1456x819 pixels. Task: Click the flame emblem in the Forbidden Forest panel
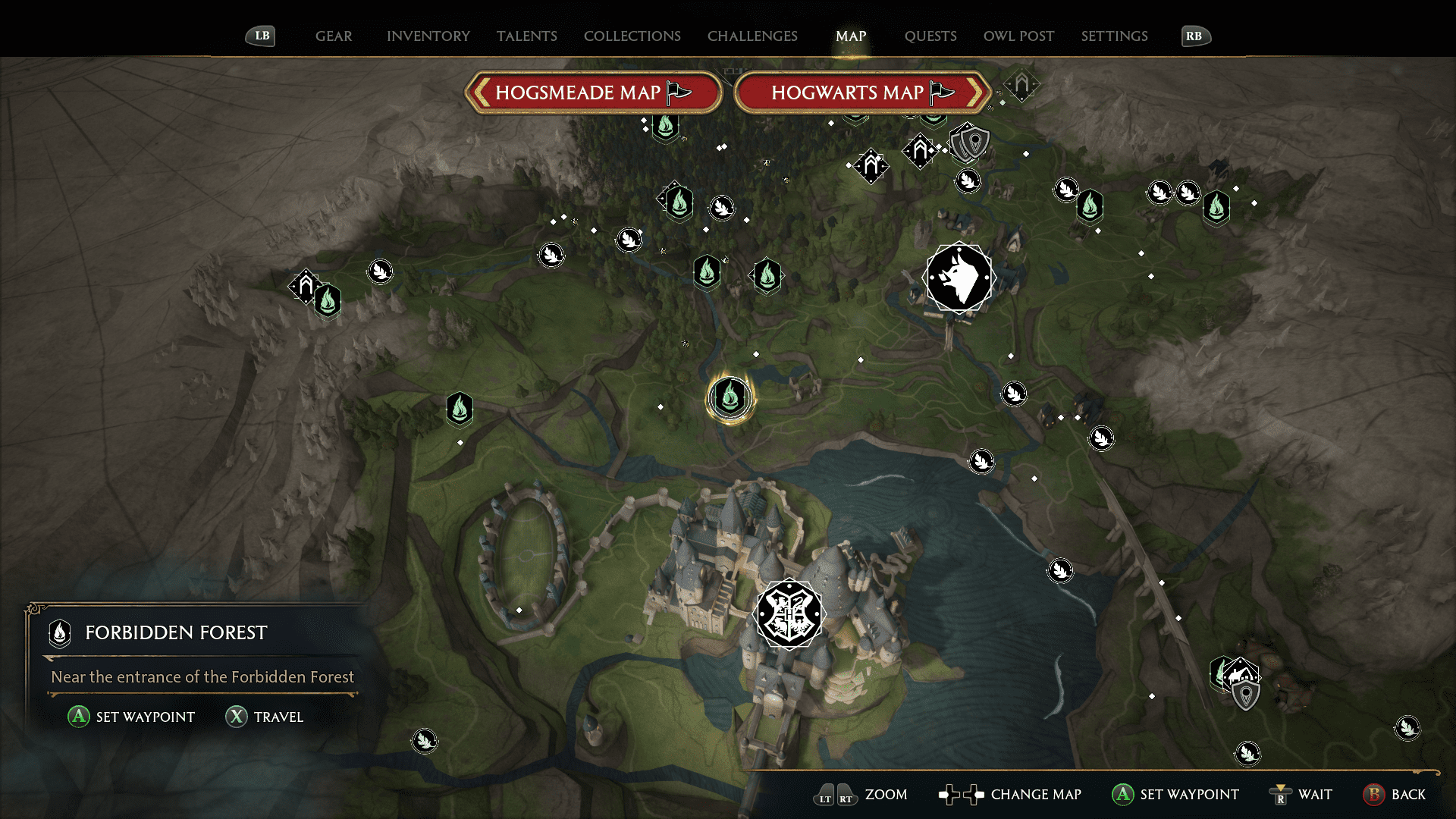[x=58, y=633]
